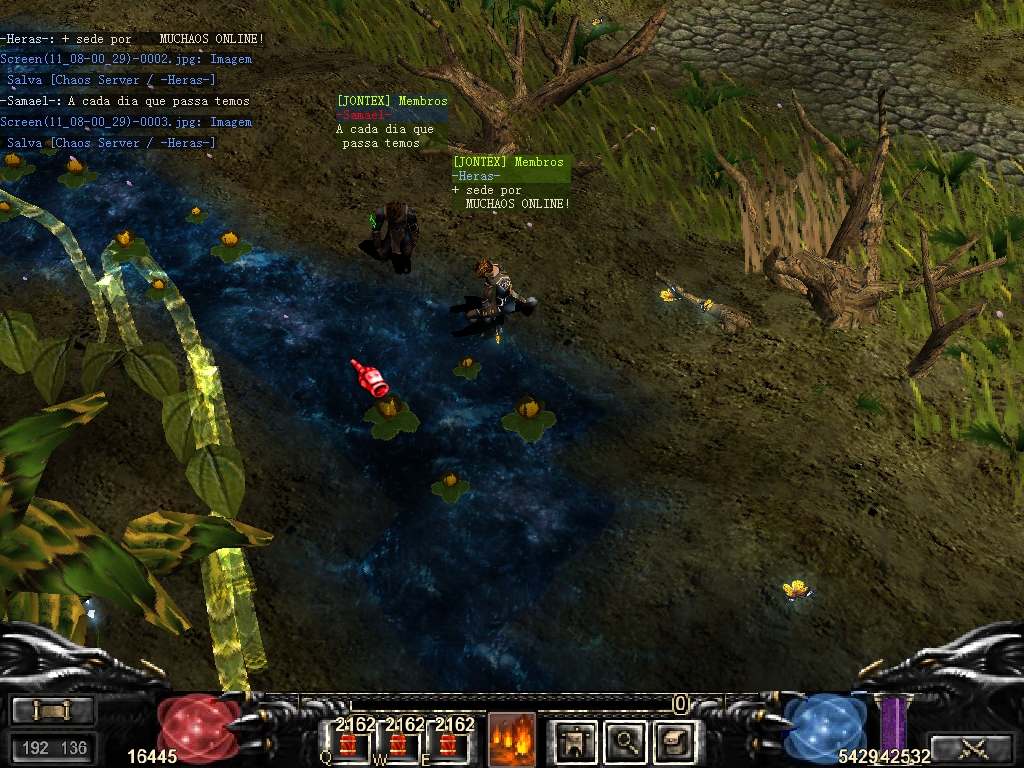Use the red potion in the E slot
Screen dimensions: 1024x768
click(448, 743)
